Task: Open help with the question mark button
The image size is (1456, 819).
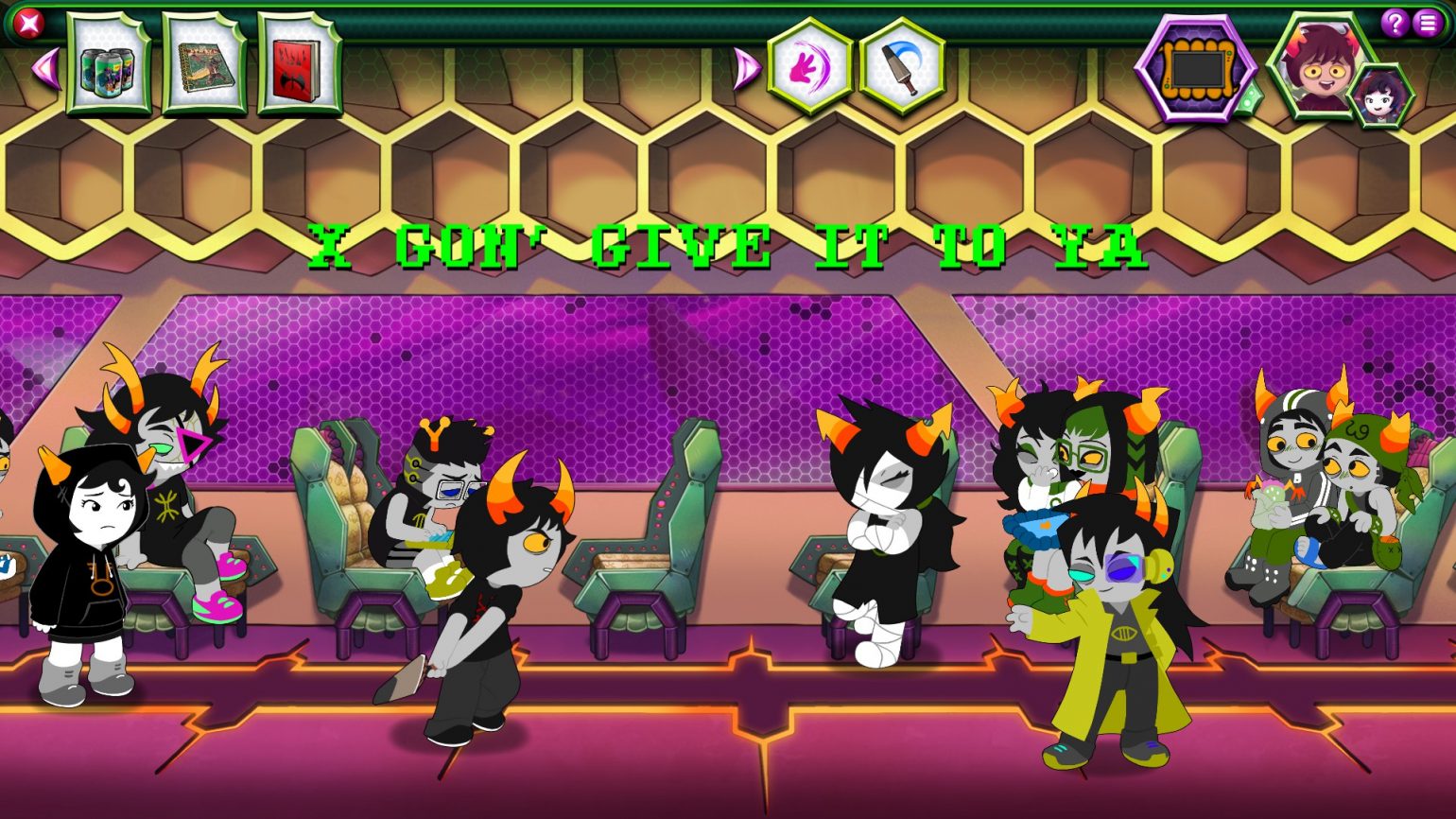Action: pyautogui.click(x=1395, y=23)
